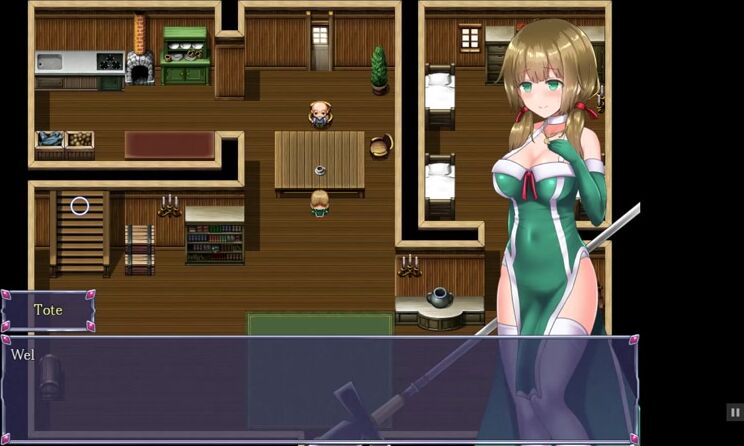Click the pause button overlay

(x=734, y=412)
